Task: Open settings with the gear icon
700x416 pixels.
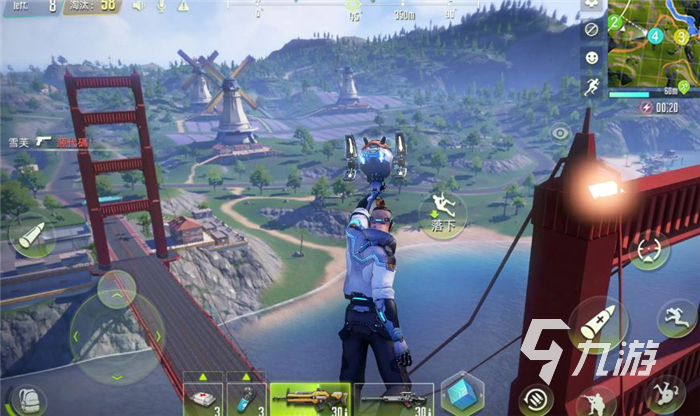Action: pyautogui.click(x=592, y=5)
